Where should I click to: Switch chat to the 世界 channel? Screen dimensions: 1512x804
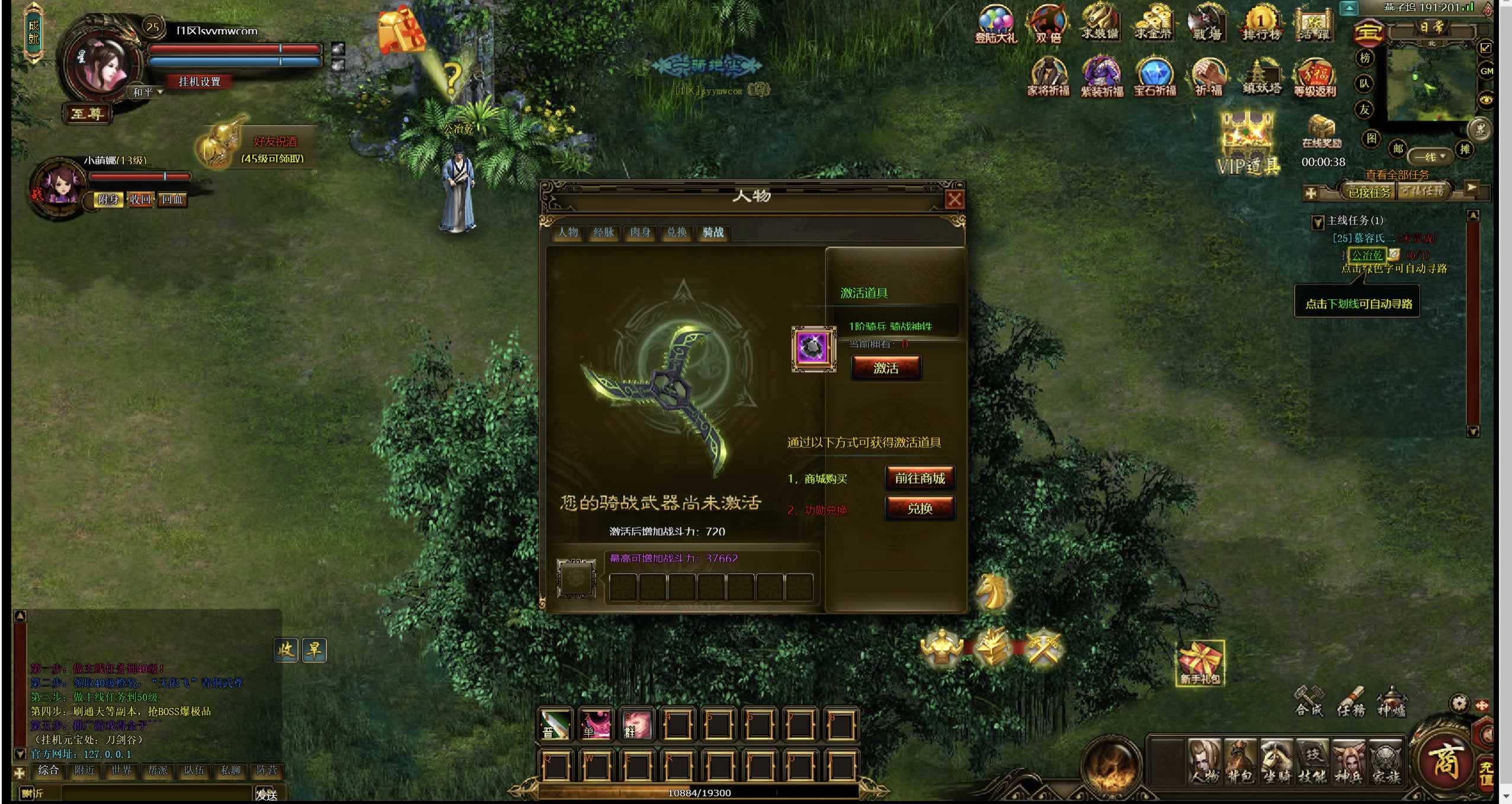(x=121, y=770)
